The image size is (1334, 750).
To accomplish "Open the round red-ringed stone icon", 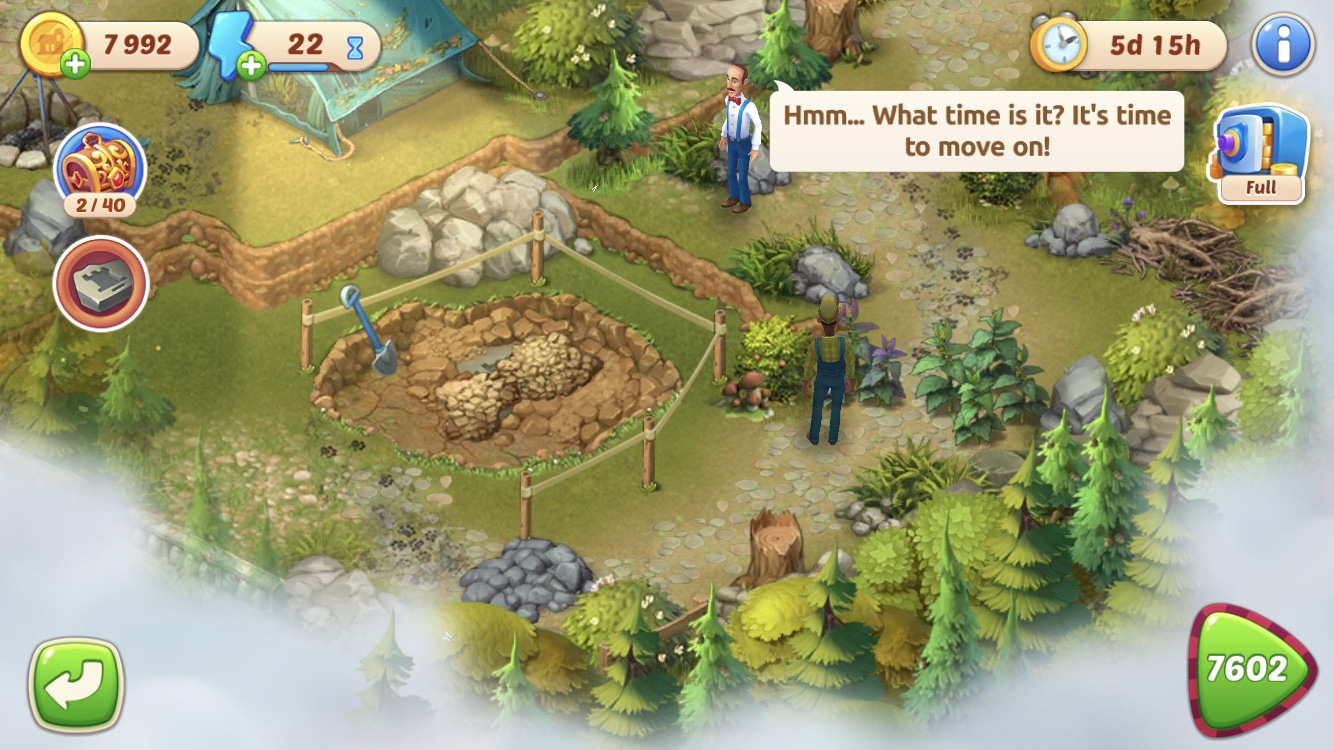I will (101, 284).
